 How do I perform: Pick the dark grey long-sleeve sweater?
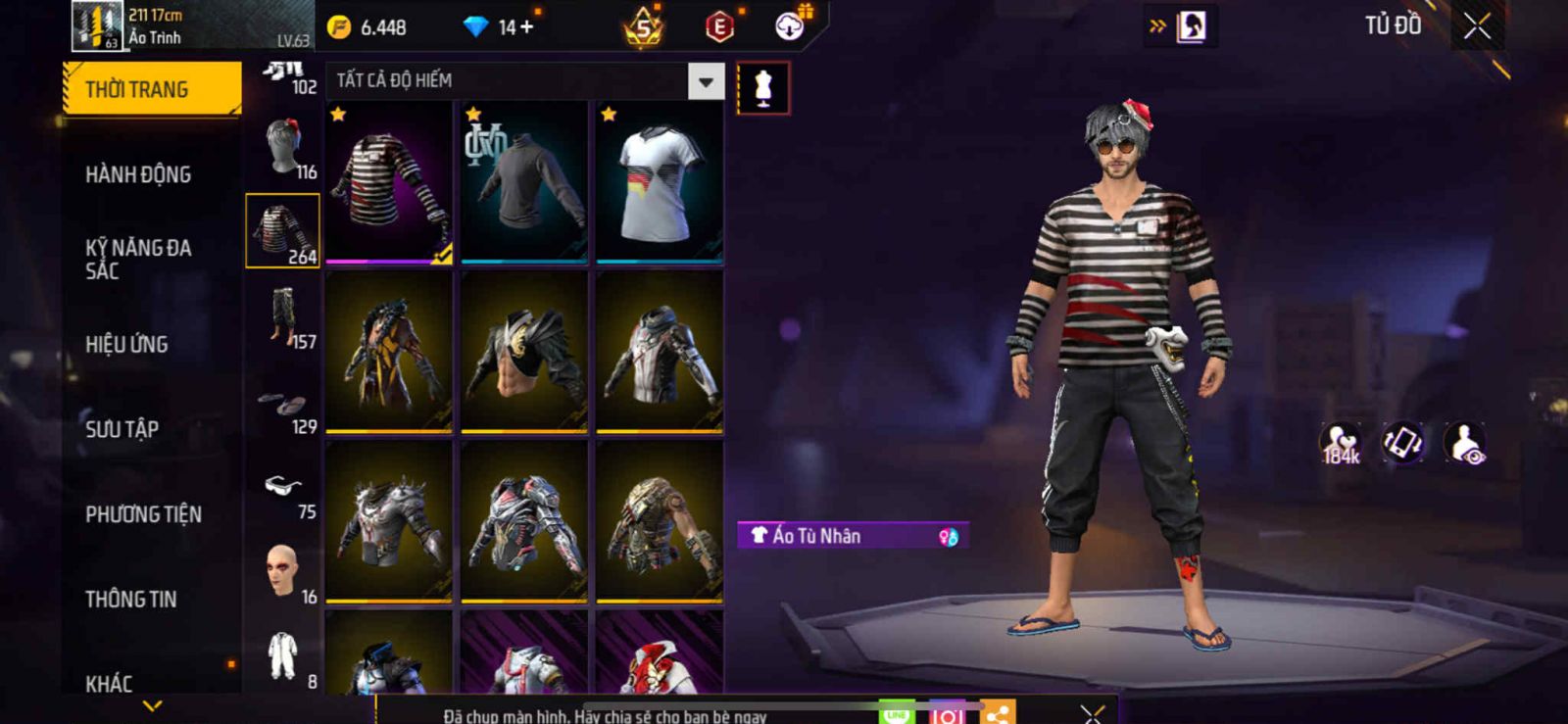[x=524, y=183]
